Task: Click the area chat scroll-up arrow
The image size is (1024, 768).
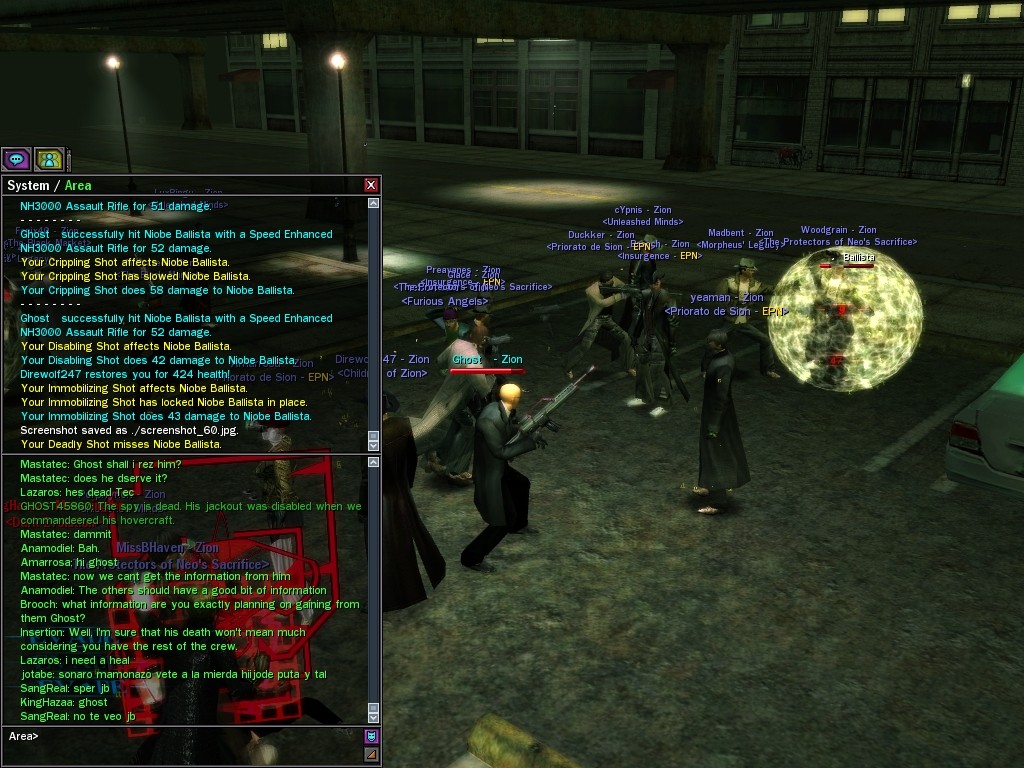Action: 374,462
